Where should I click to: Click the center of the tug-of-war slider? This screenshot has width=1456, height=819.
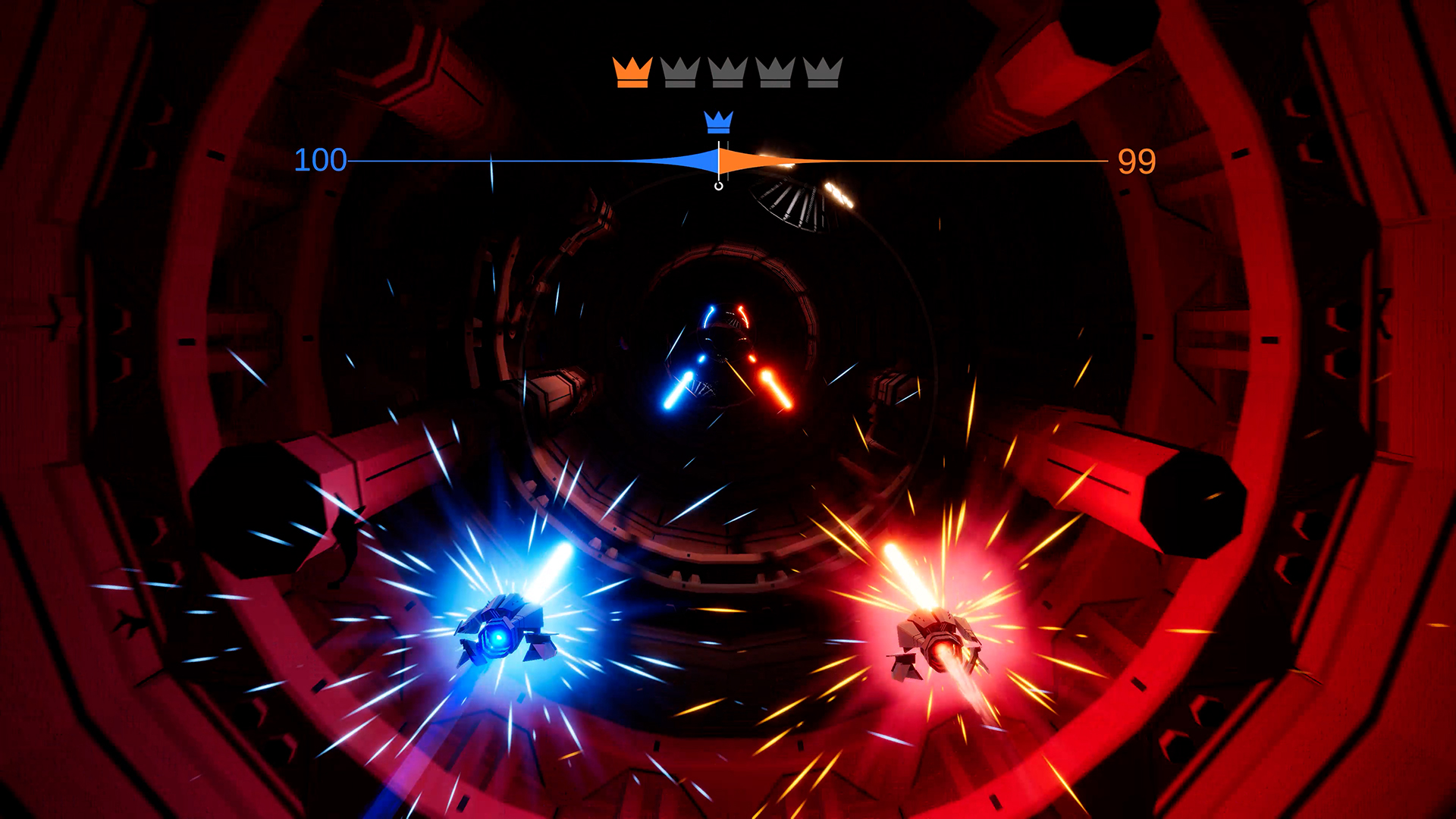coord(717,160)
